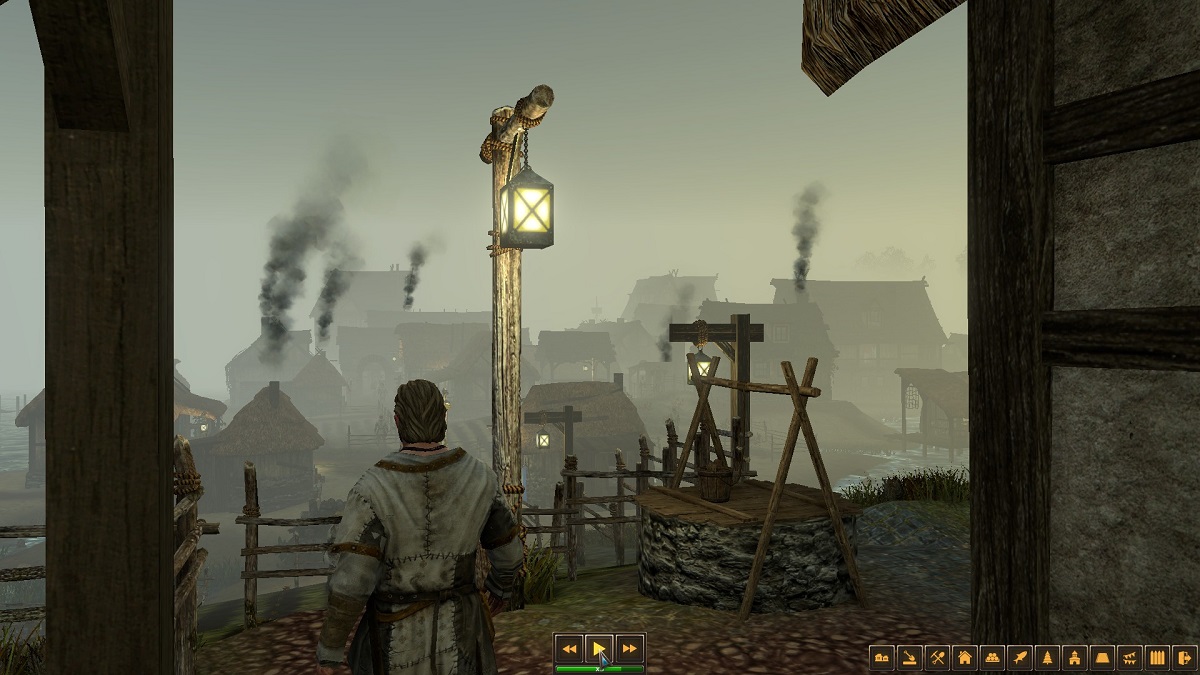The height and width of the screenshot is (675, 1200).
Task: Open the single house building category
Action: pyautogui.click(x=965, y=657)
